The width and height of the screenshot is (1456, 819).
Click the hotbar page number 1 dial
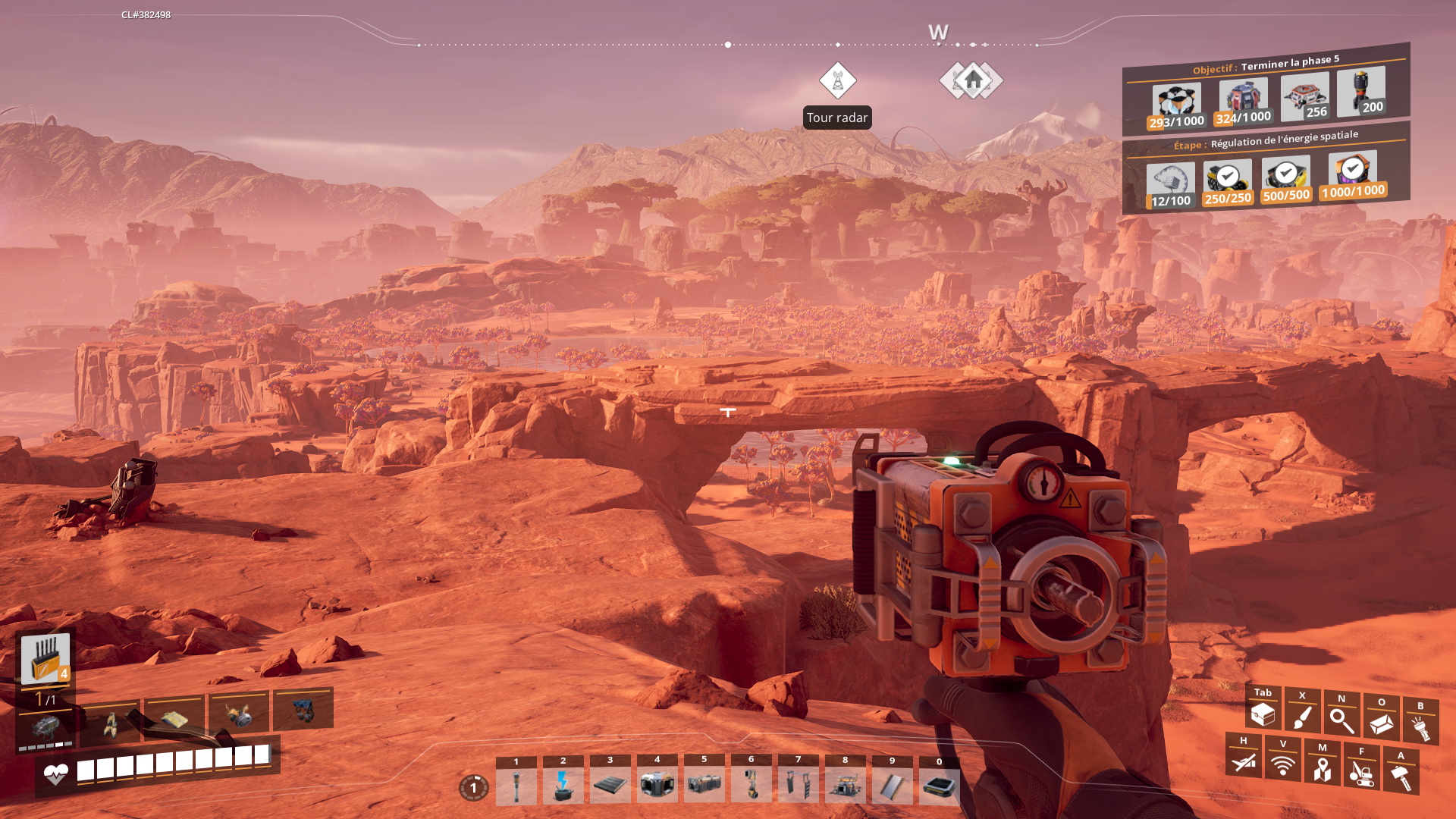coord(474,788)
